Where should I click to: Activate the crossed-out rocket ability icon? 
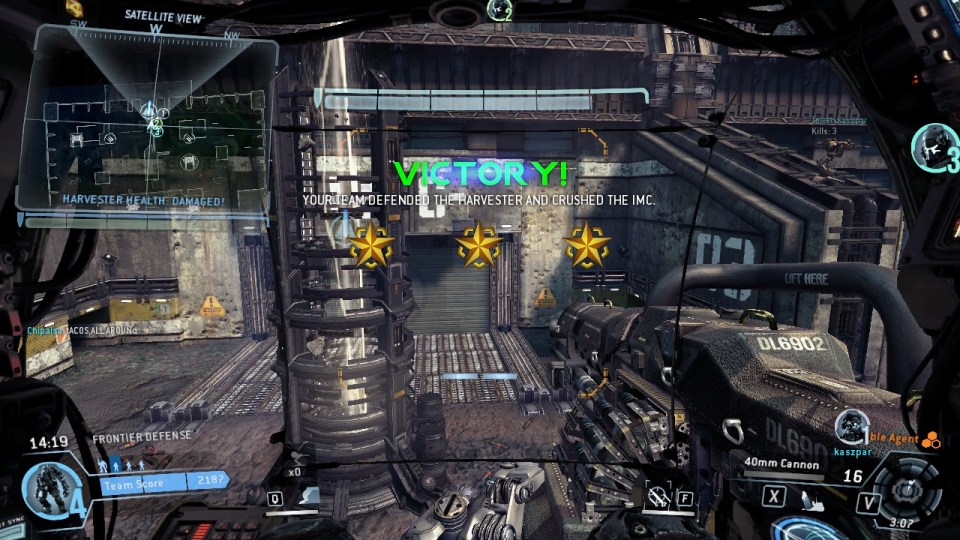pos(656,496)
